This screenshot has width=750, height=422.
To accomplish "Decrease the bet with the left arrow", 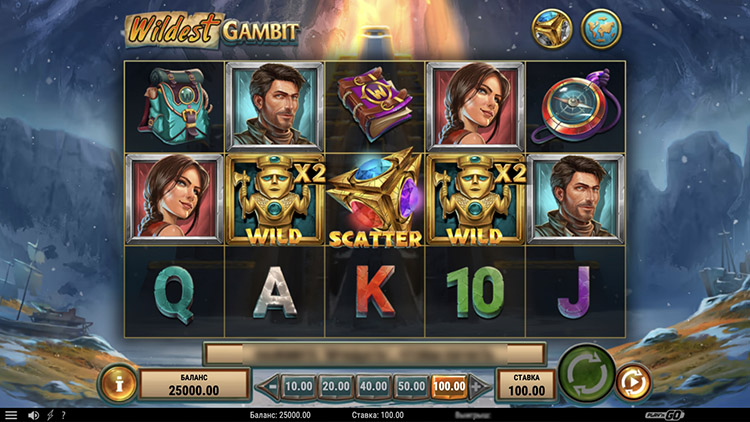I will pos(267,385).
